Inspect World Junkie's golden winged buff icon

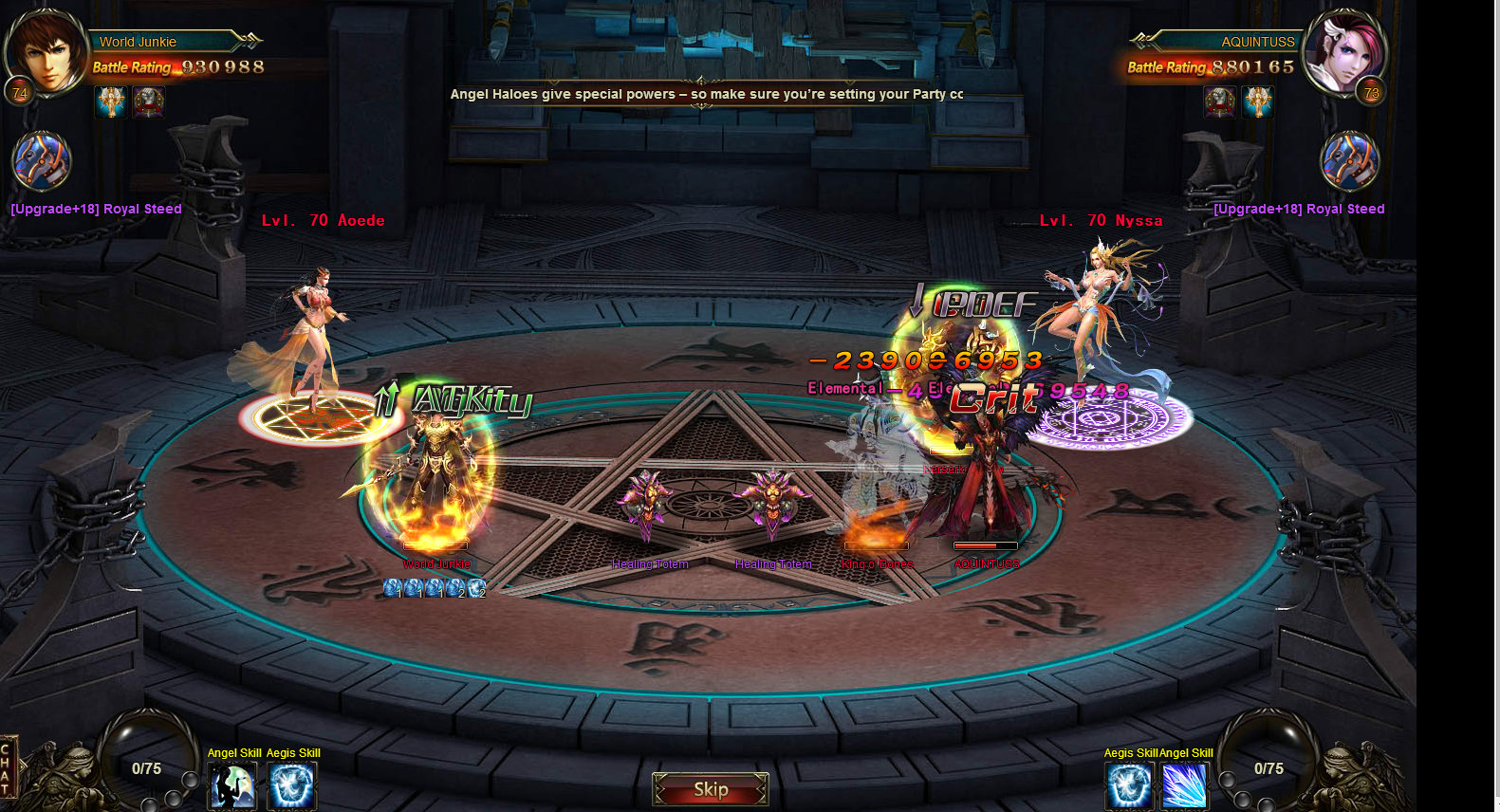[x=111, y=101]
